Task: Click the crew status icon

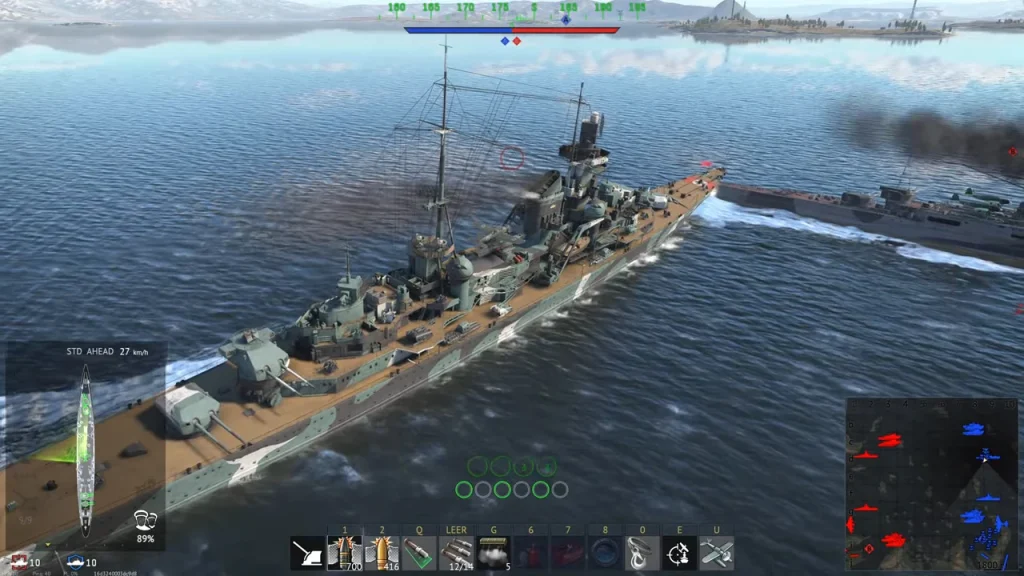Action: coord(145,520)
